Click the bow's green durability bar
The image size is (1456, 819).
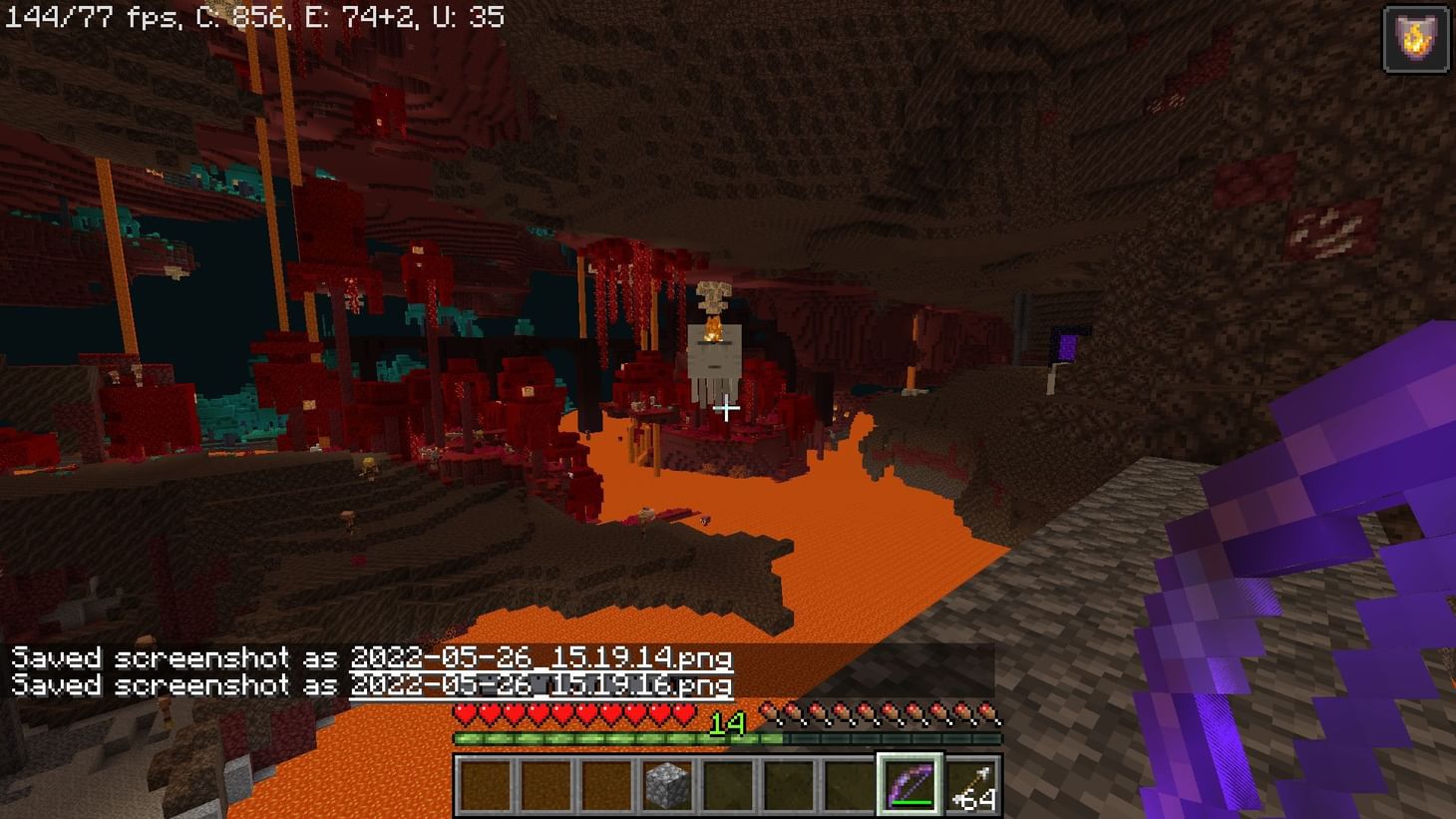click(912, 803)
